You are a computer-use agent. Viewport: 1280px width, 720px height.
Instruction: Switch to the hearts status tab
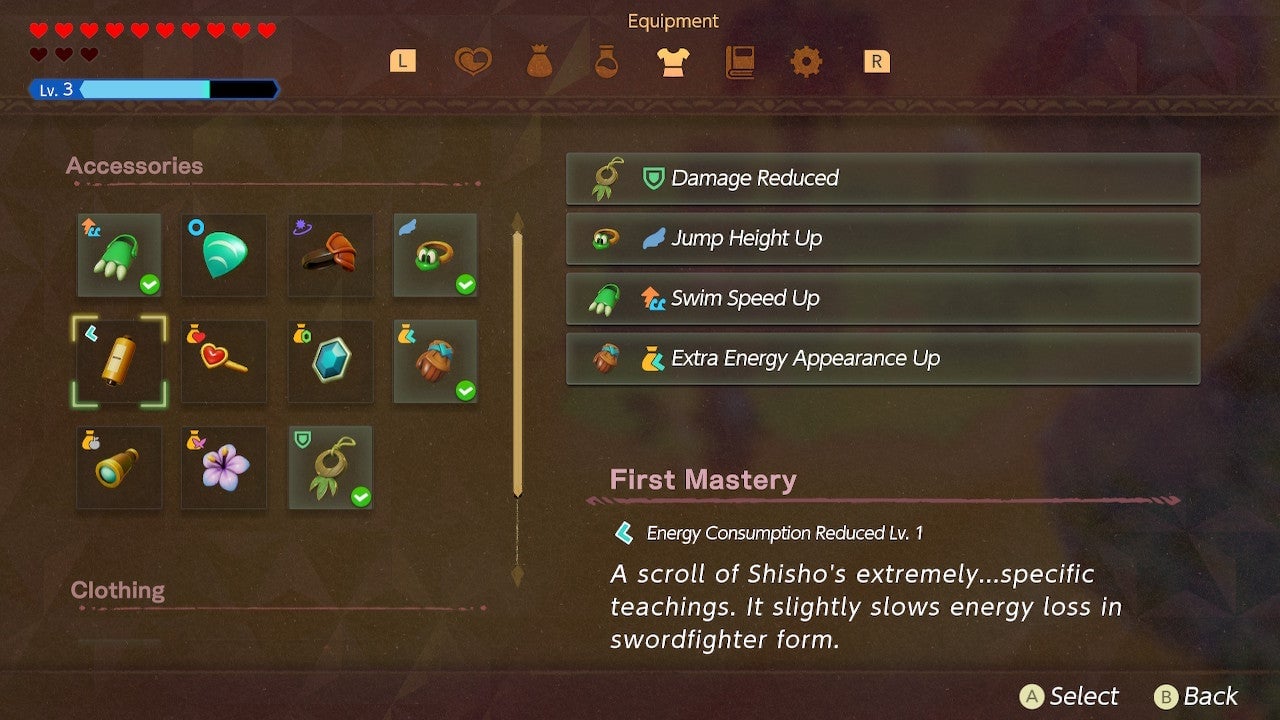point(471,61)
